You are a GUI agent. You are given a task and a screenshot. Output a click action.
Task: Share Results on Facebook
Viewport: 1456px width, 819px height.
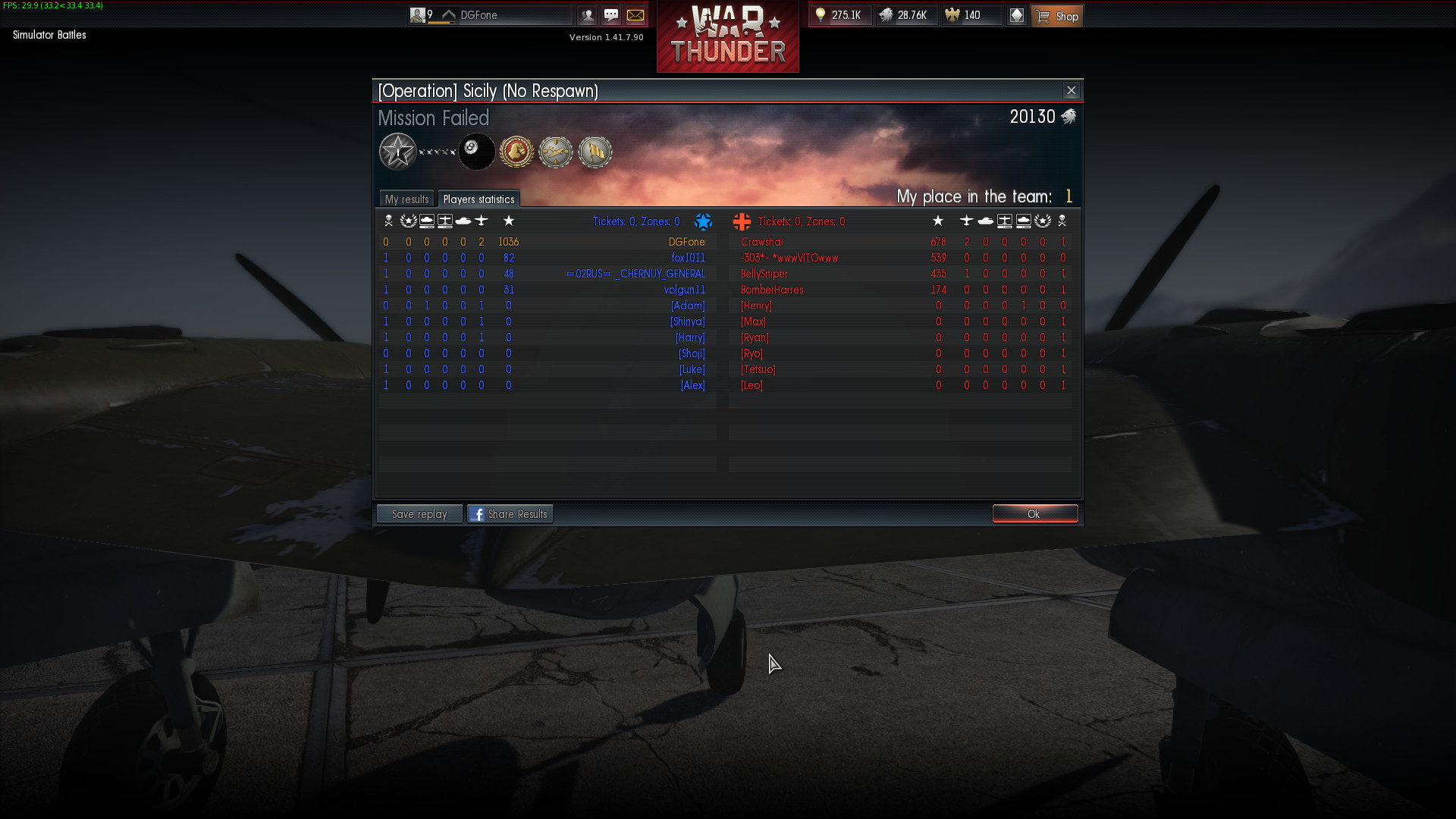click(x=510, y=514)
